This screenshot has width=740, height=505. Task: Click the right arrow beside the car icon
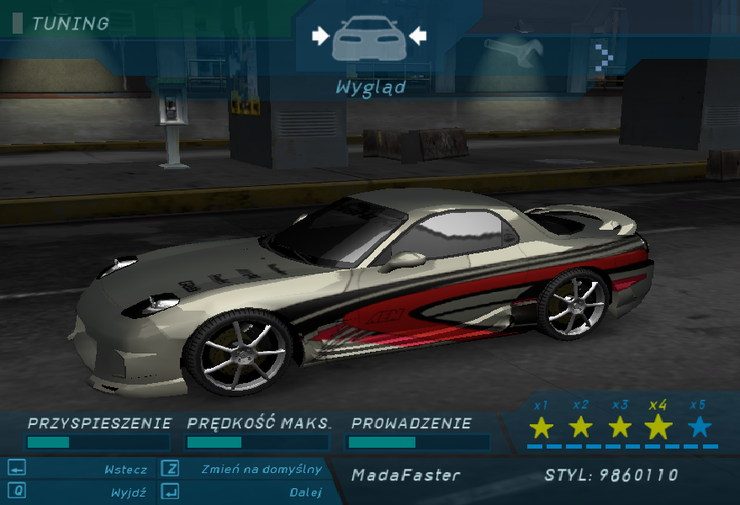click(x=417, y=36)
